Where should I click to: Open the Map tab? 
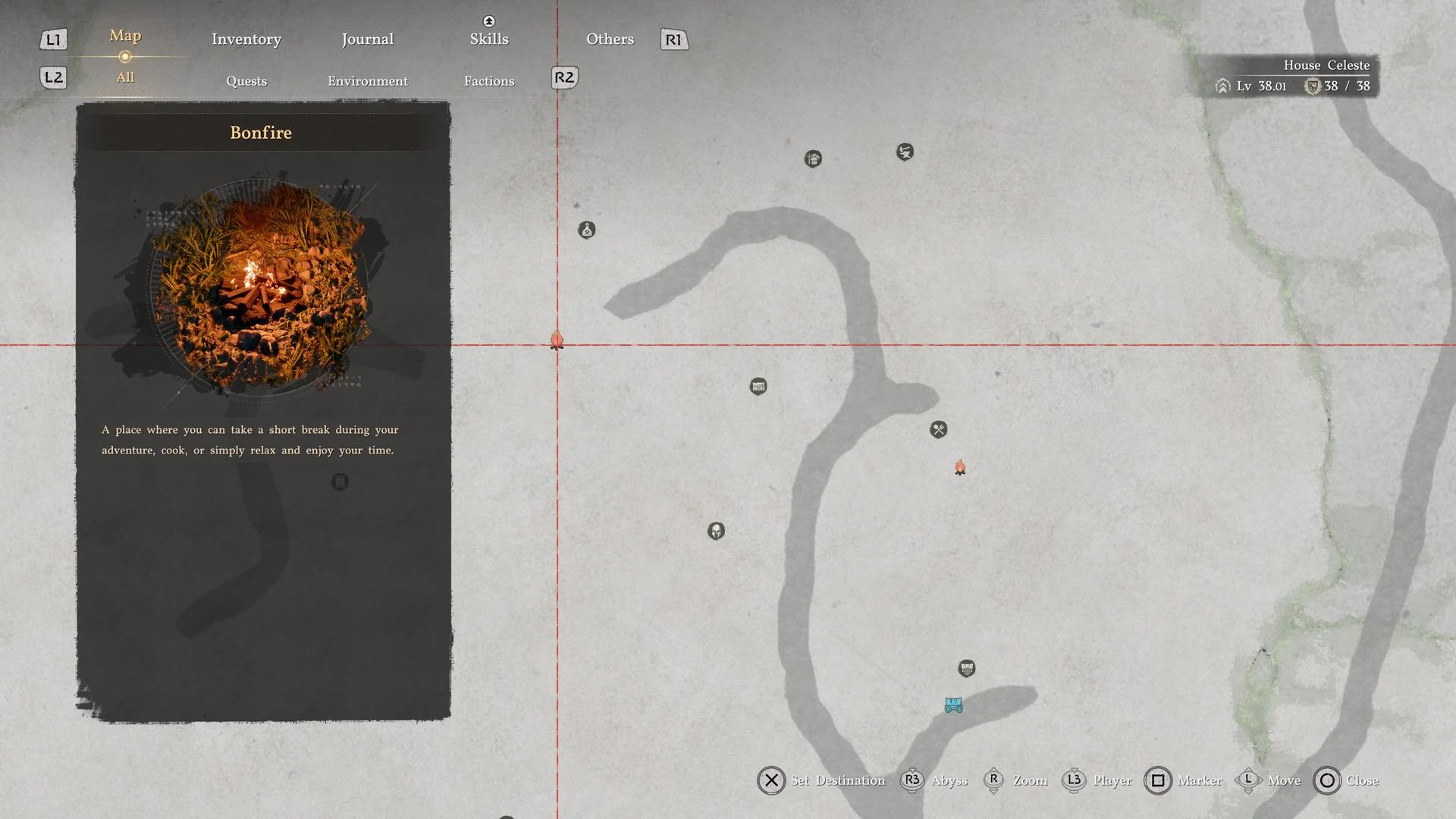[x=125, y=36]
